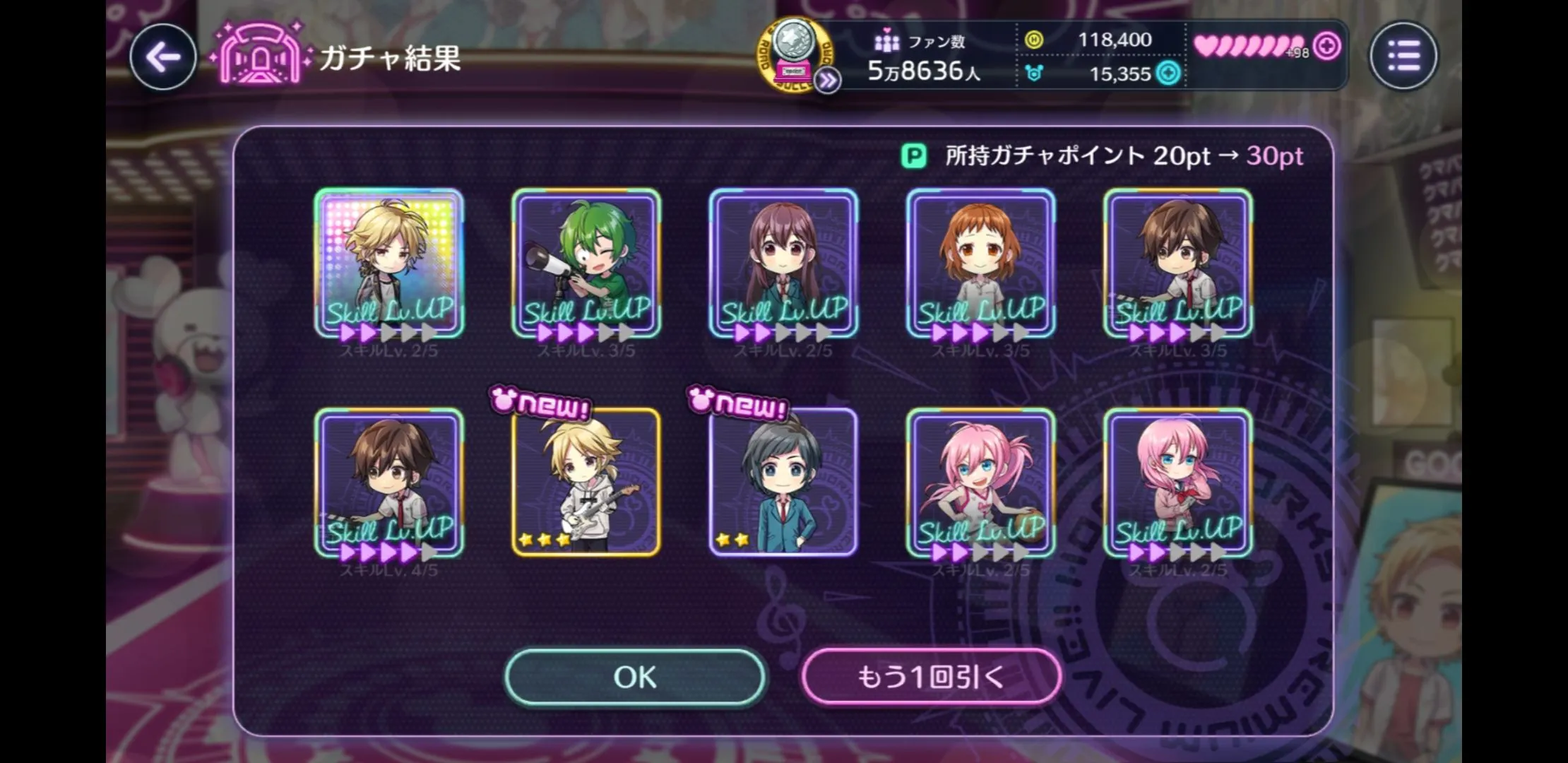Screen dimensions: 1568x763
Task: Pick the orange-haired girl card
Action: [980, 263]
